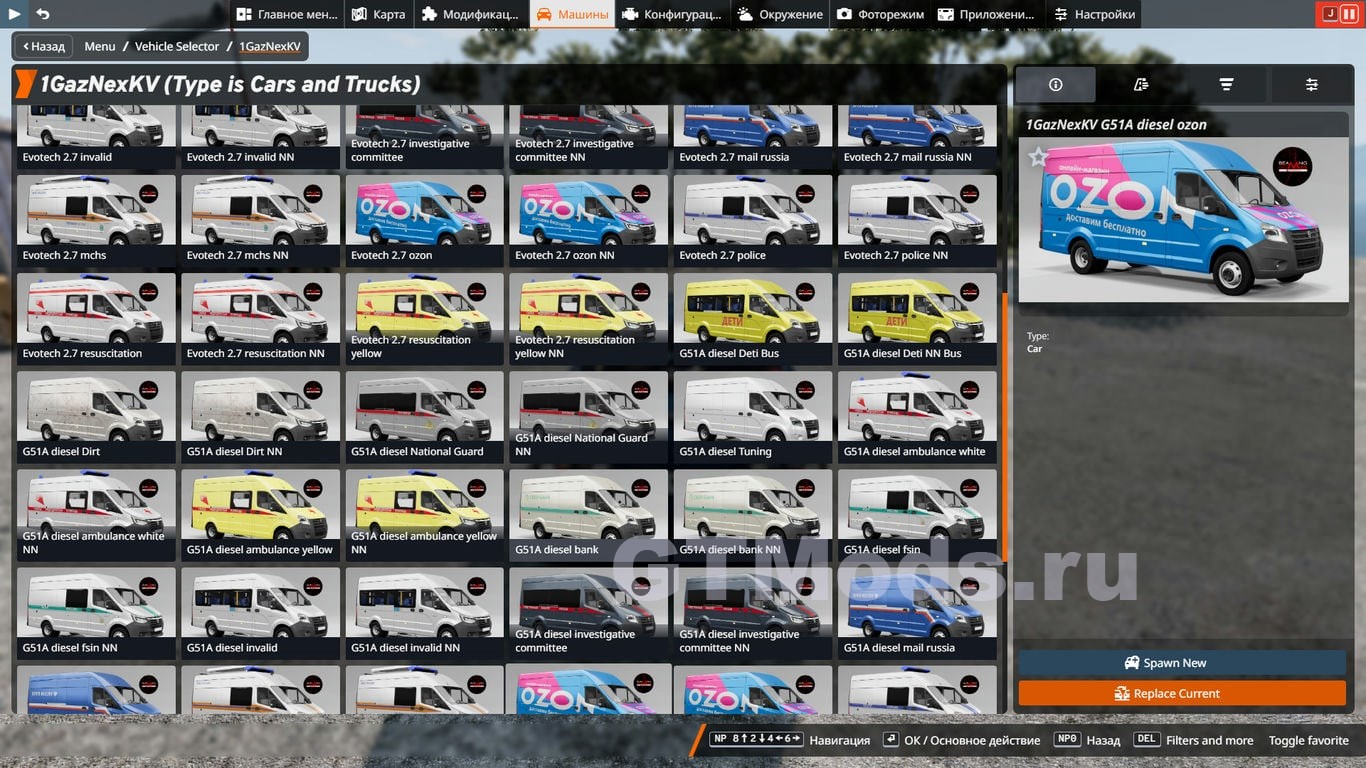
Task: Click Vehicle Selector in the breadcrumb
Action: pos(177,46)
